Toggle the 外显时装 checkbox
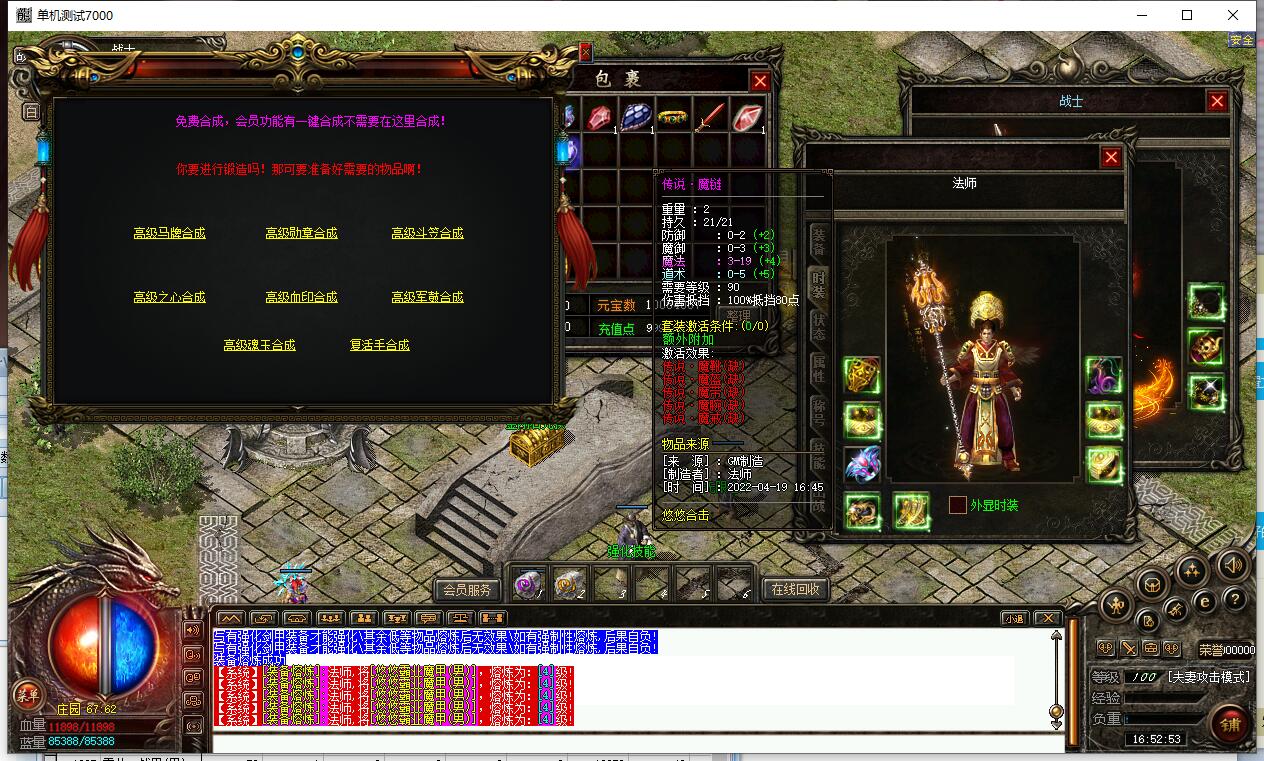Screen dimensions: 1264x761 pos(958,505)
